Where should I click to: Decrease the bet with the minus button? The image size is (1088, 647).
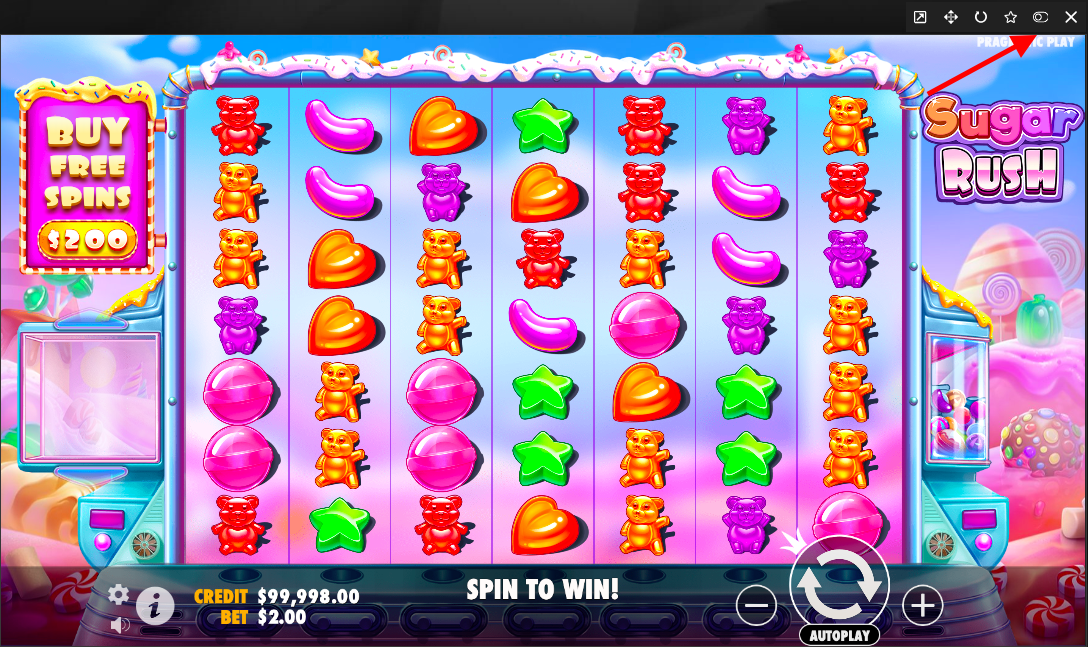pos(757,604)
